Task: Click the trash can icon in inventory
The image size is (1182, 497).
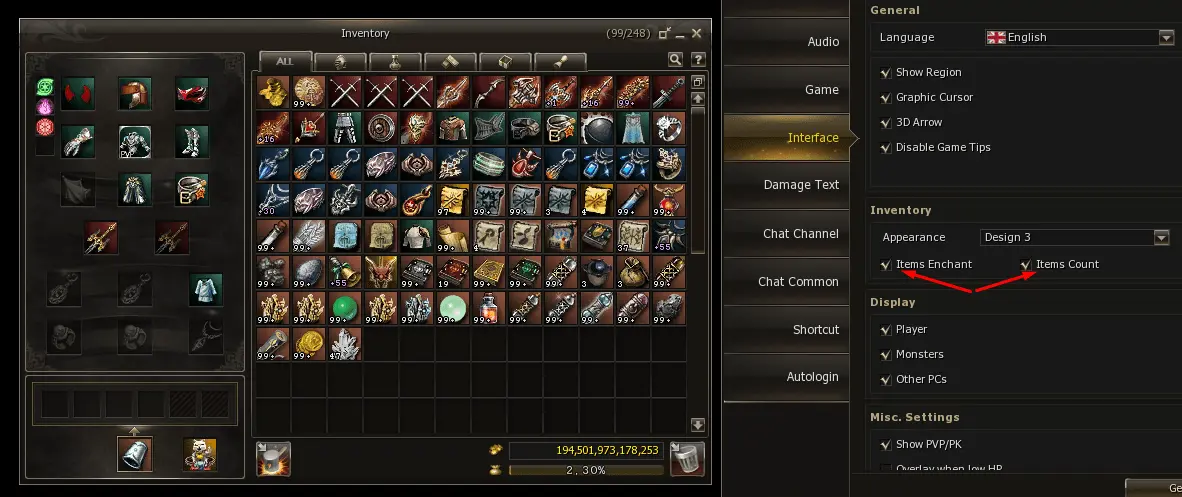Action: (x=687, y=458)
